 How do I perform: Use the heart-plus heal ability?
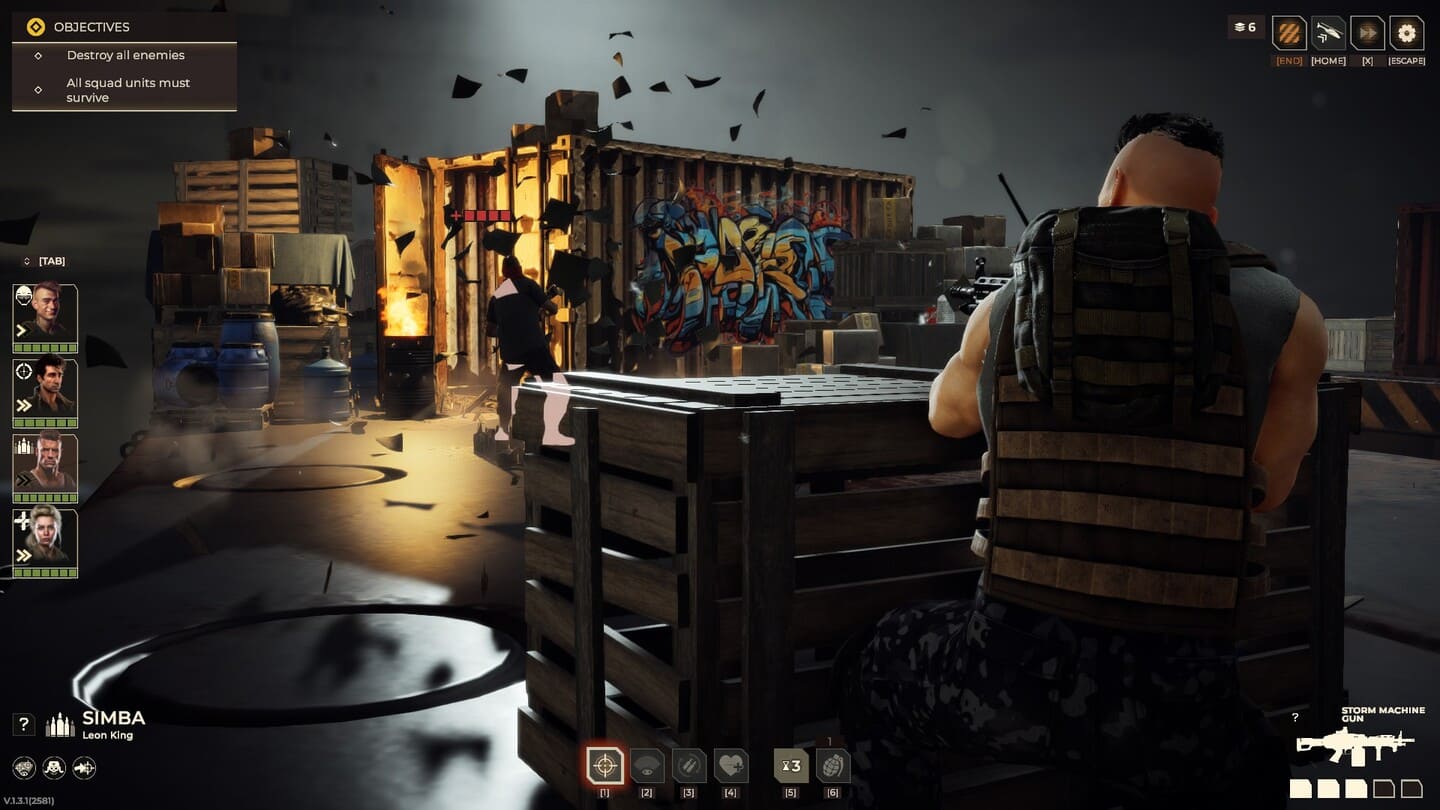tap(731, 767)
